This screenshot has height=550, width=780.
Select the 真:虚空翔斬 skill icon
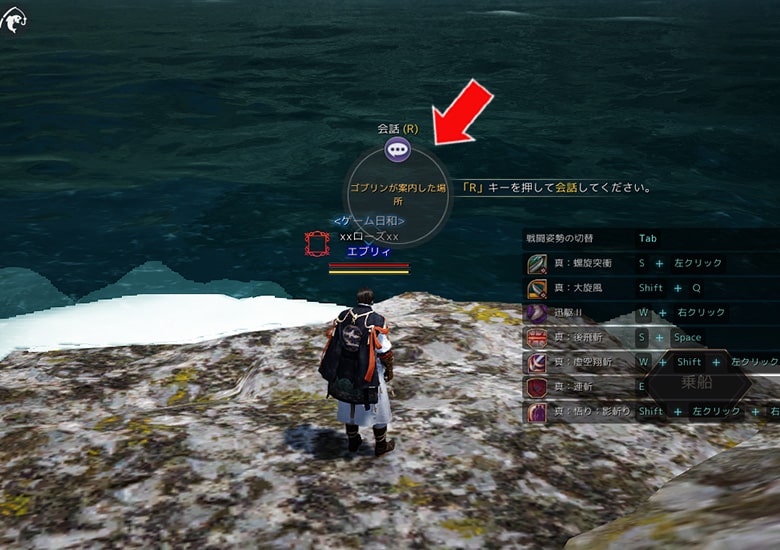point(537,362)
